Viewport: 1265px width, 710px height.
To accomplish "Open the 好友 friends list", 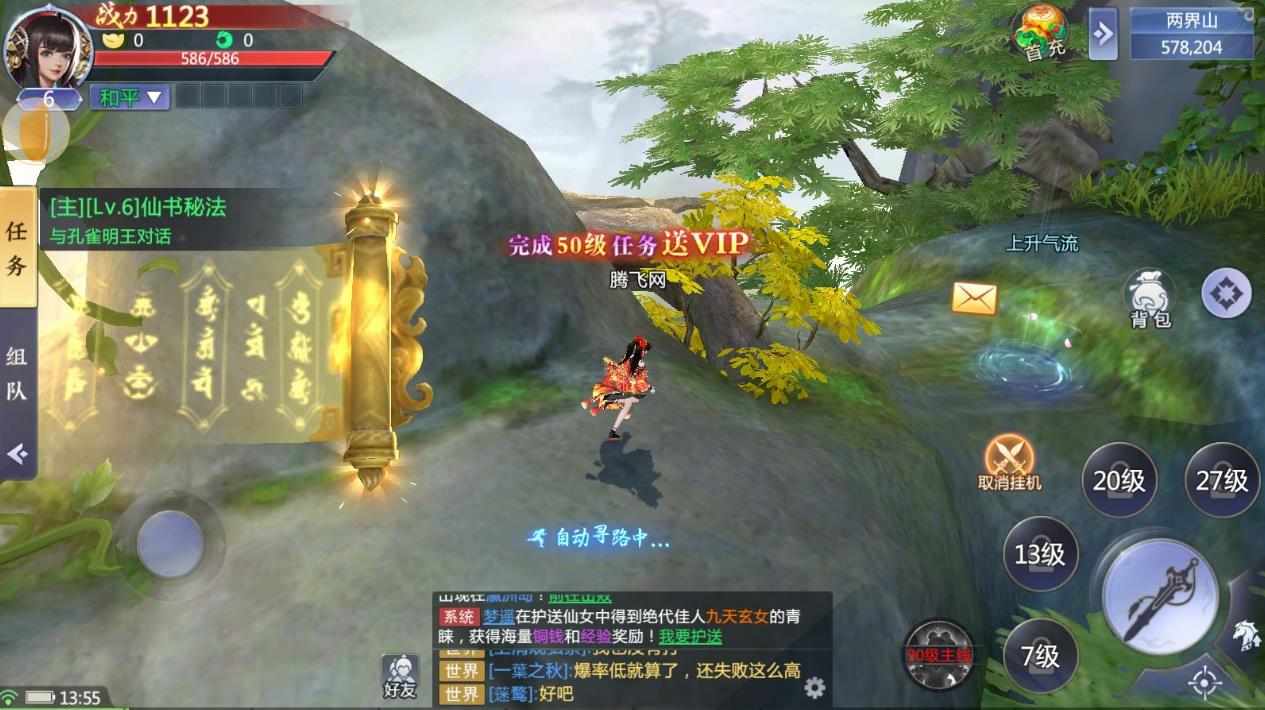I will (x=399, y=676).
